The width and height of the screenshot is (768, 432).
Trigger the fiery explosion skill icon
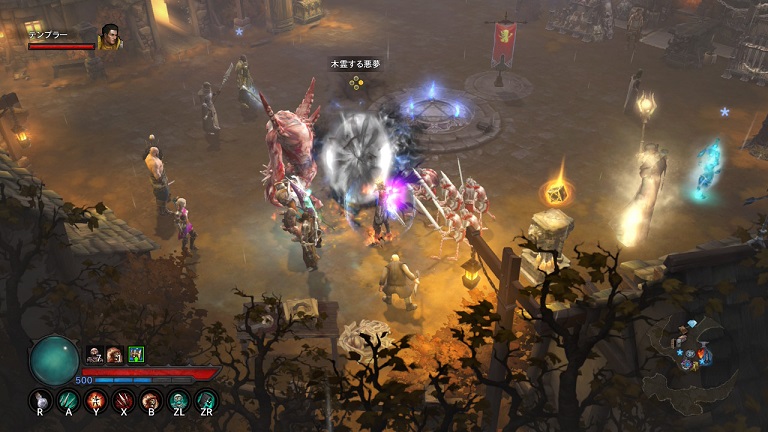point(96,400)
